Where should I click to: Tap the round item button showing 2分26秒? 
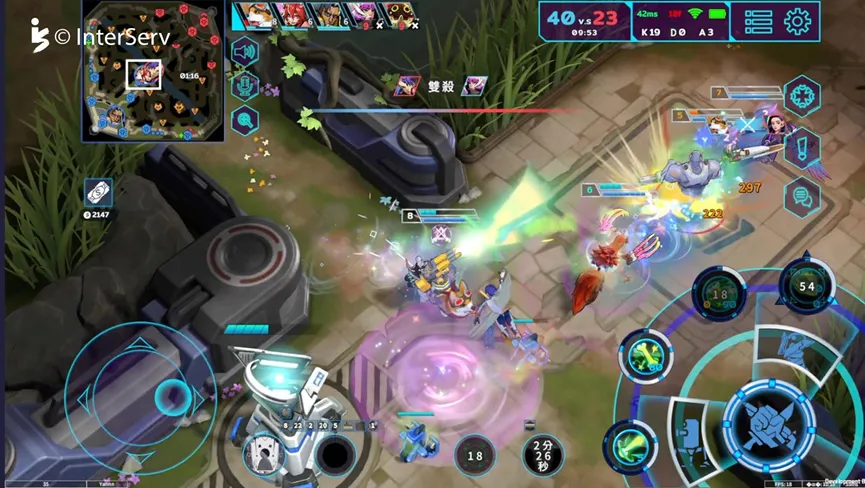coord(542,456)
